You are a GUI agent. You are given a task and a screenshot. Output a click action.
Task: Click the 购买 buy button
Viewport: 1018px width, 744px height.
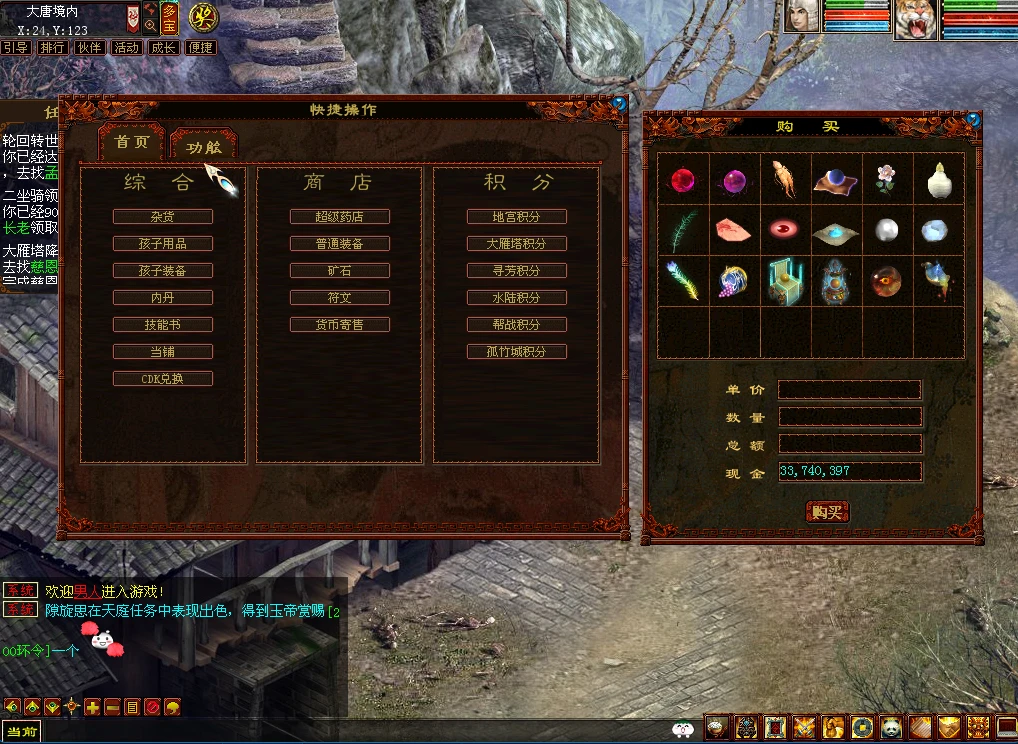[827, 512]
